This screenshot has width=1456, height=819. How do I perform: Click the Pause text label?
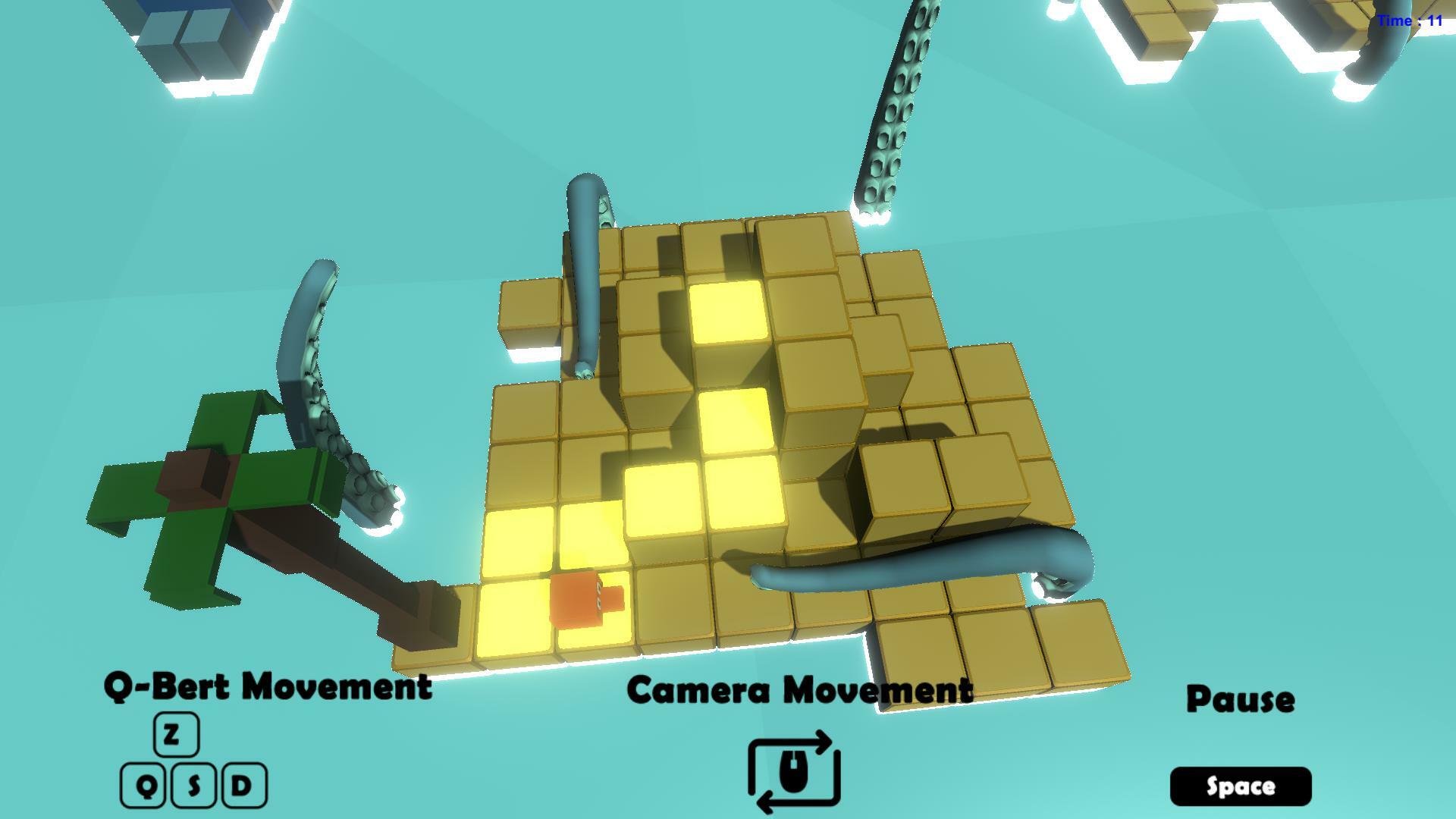pyautogui.click(x=1239, y=699)
